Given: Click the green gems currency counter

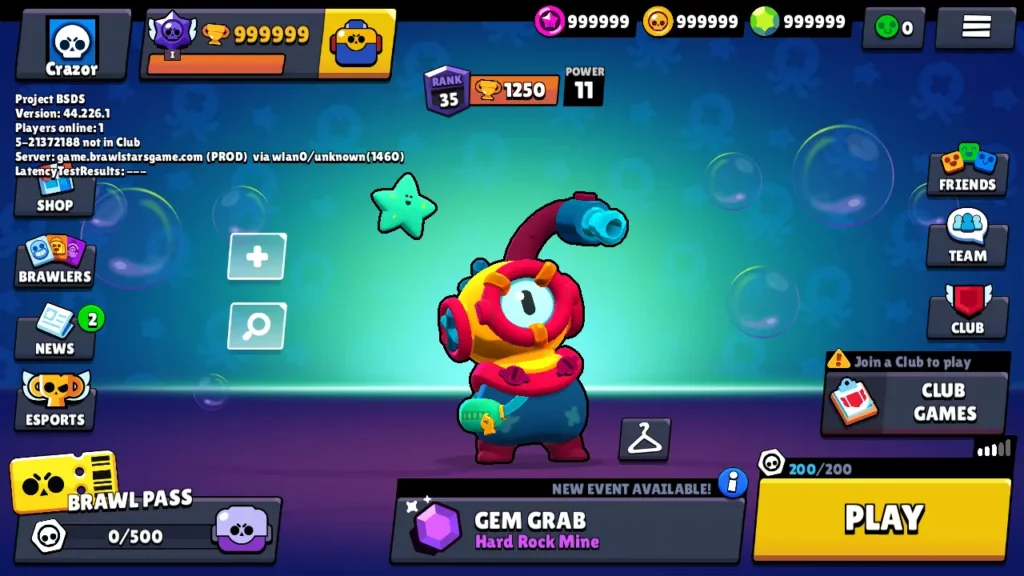Looking at the screenshot, I should (799, 21).
